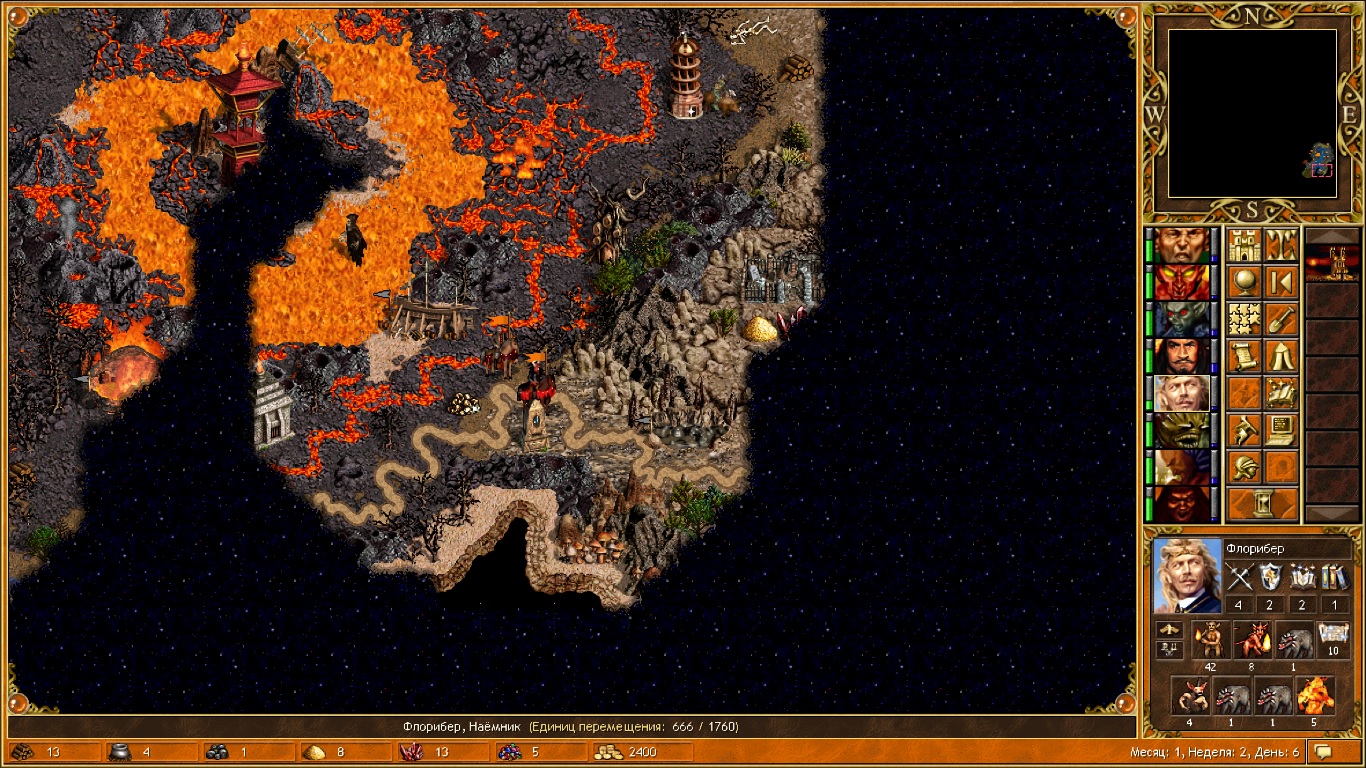Image resolution: width=1366 pixels, height=768 pixels.
Task: Select the dark-haired mustached hero portrait
Action: tap(1182, 356)
